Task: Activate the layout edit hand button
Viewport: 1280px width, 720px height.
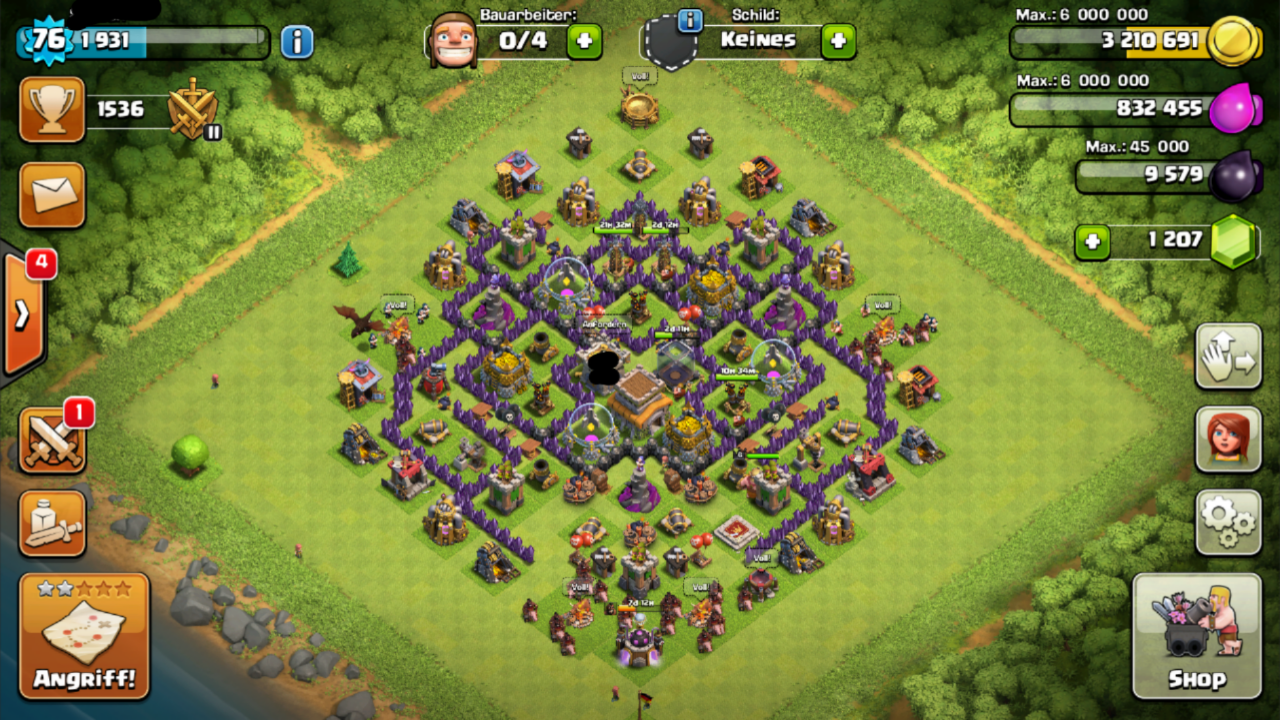Action: tap(1228, 357)
